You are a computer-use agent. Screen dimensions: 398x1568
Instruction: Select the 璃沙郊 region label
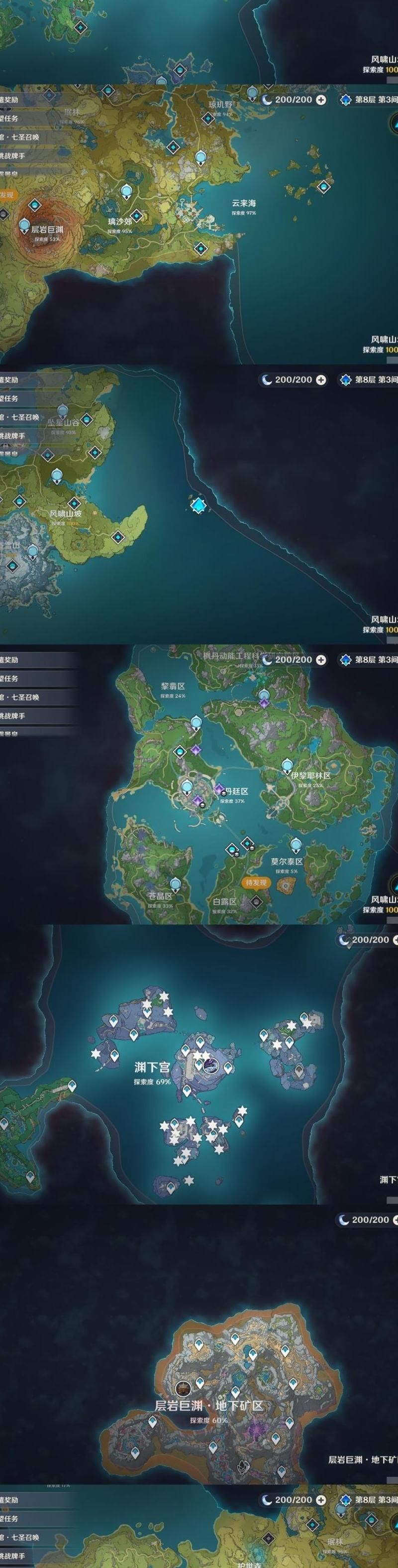pyautogui.click(x=119, y=222)
